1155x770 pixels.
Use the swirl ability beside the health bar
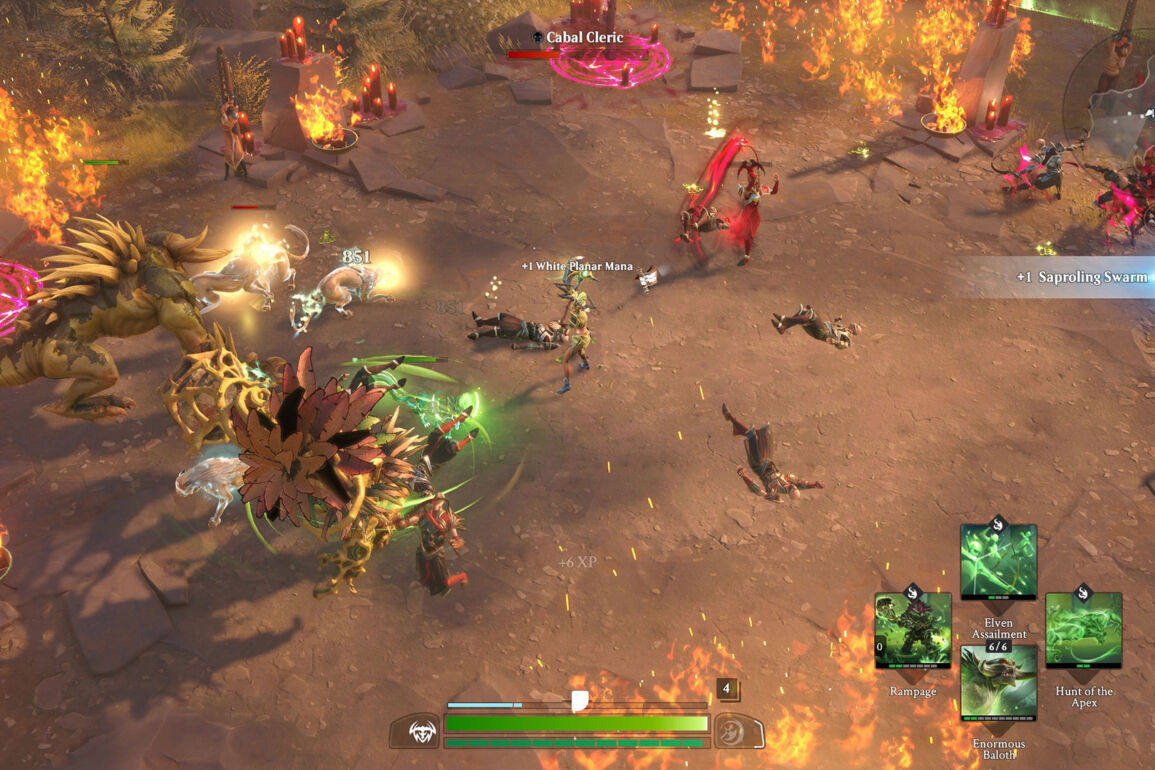coord(734,731)
